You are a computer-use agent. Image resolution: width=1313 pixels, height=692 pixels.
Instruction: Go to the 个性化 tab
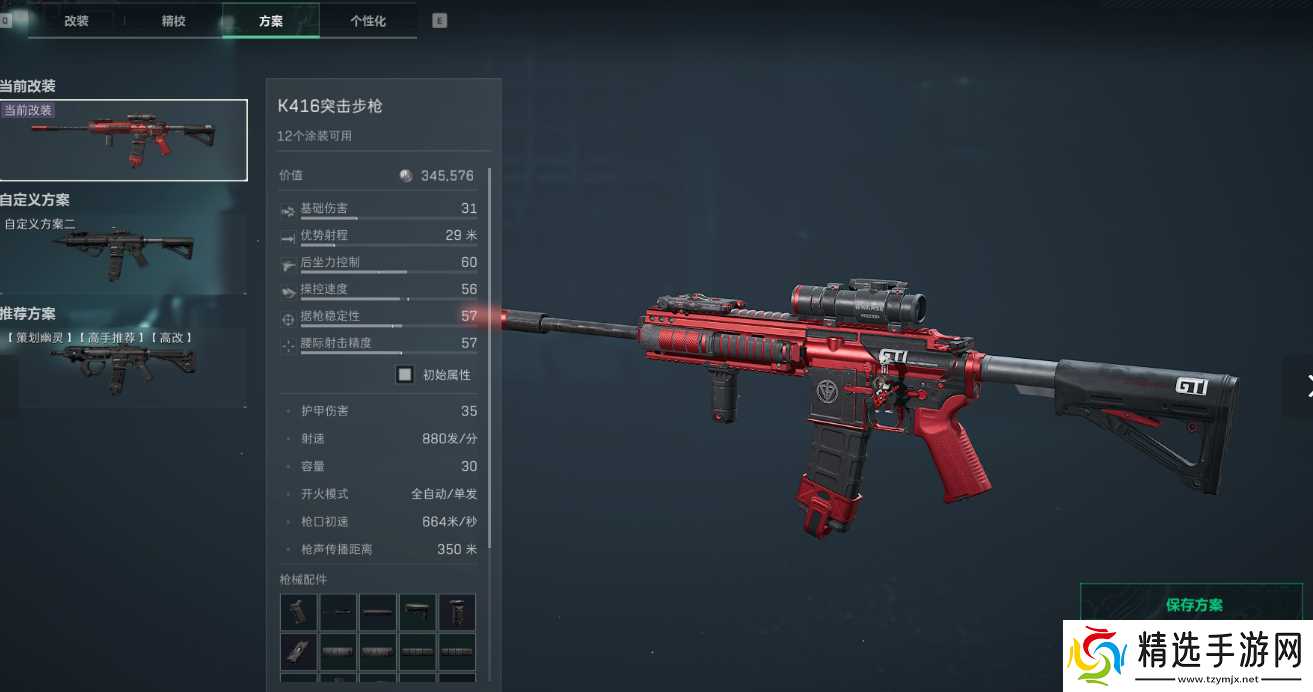tap(367, 21)
